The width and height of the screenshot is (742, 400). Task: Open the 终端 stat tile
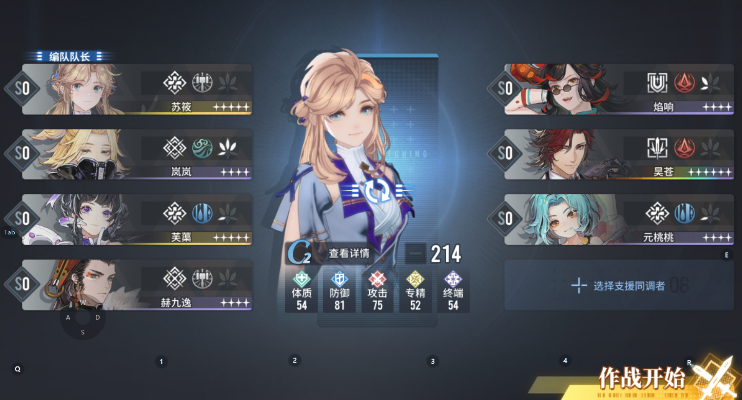pos(452,291)
